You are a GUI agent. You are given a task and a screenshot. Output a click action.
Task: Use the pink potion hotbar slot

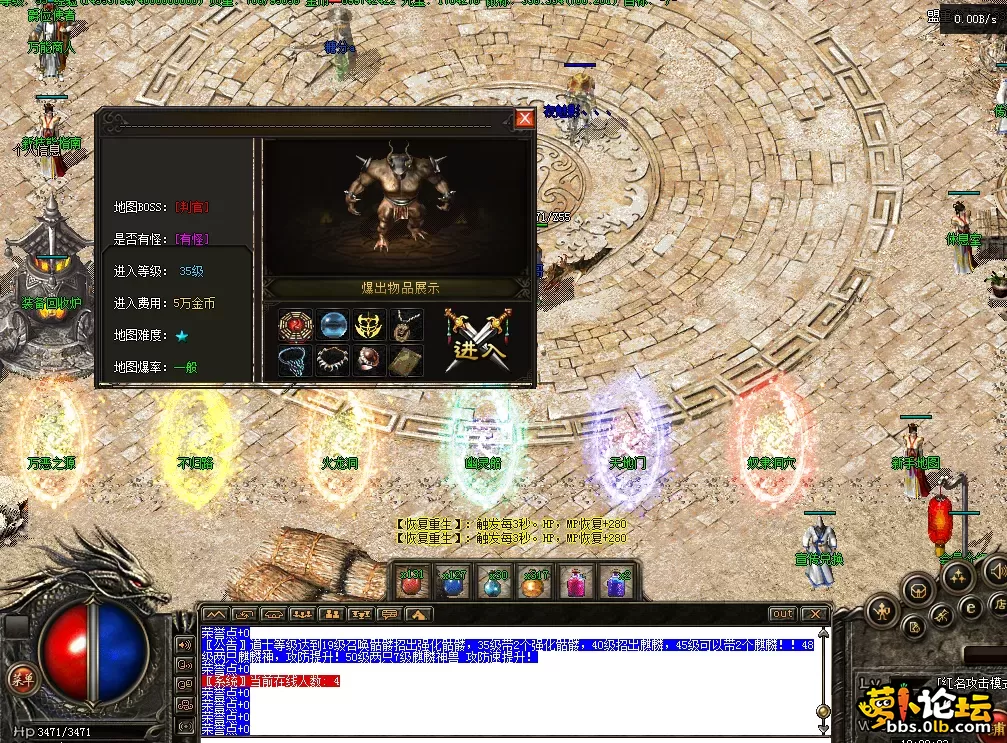pyautogui.click(x=576, y=582)
